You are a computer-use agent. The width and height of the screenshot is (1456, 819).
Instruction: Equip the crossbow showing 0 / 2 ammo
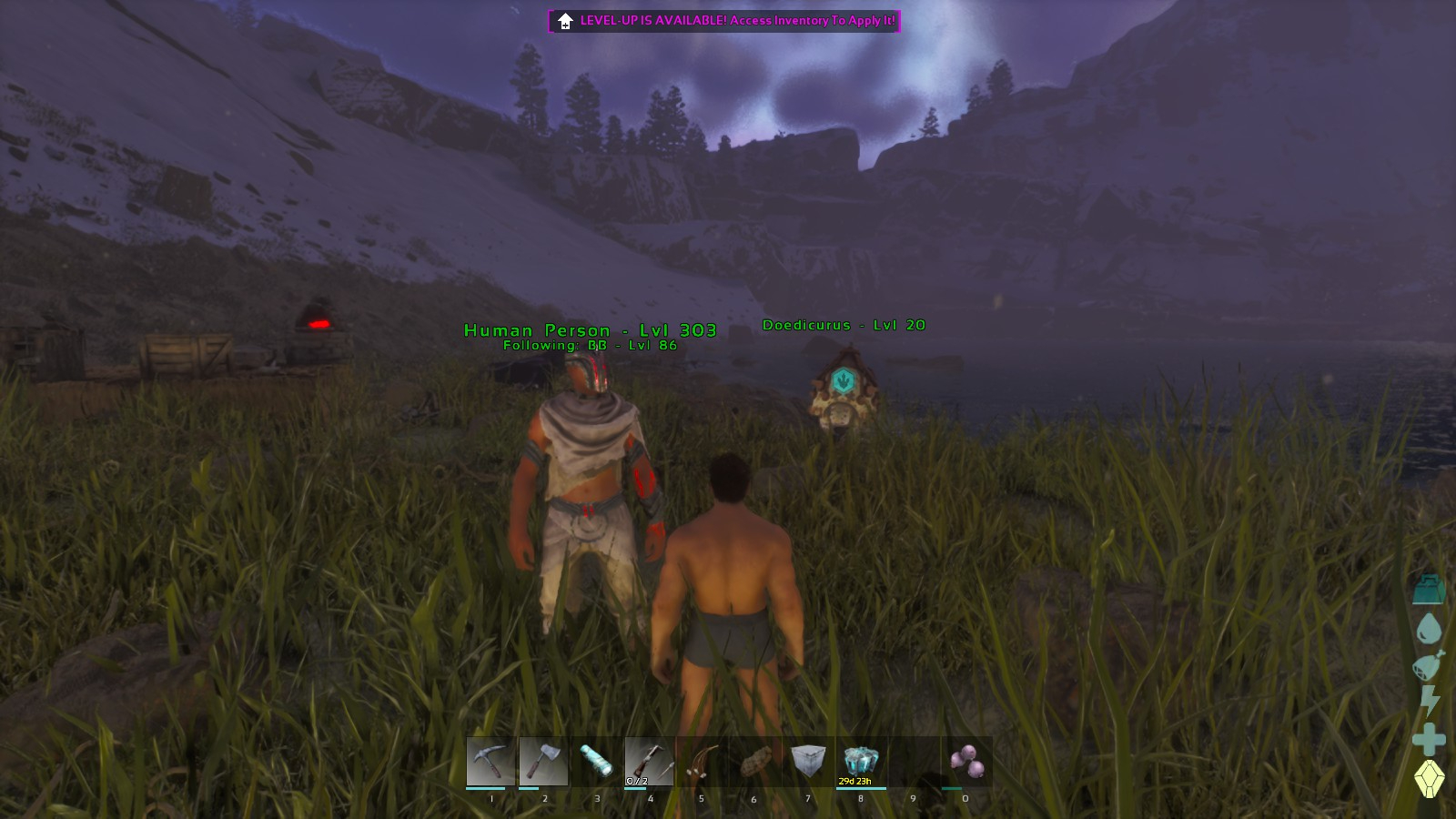click(x=649, y=762)
